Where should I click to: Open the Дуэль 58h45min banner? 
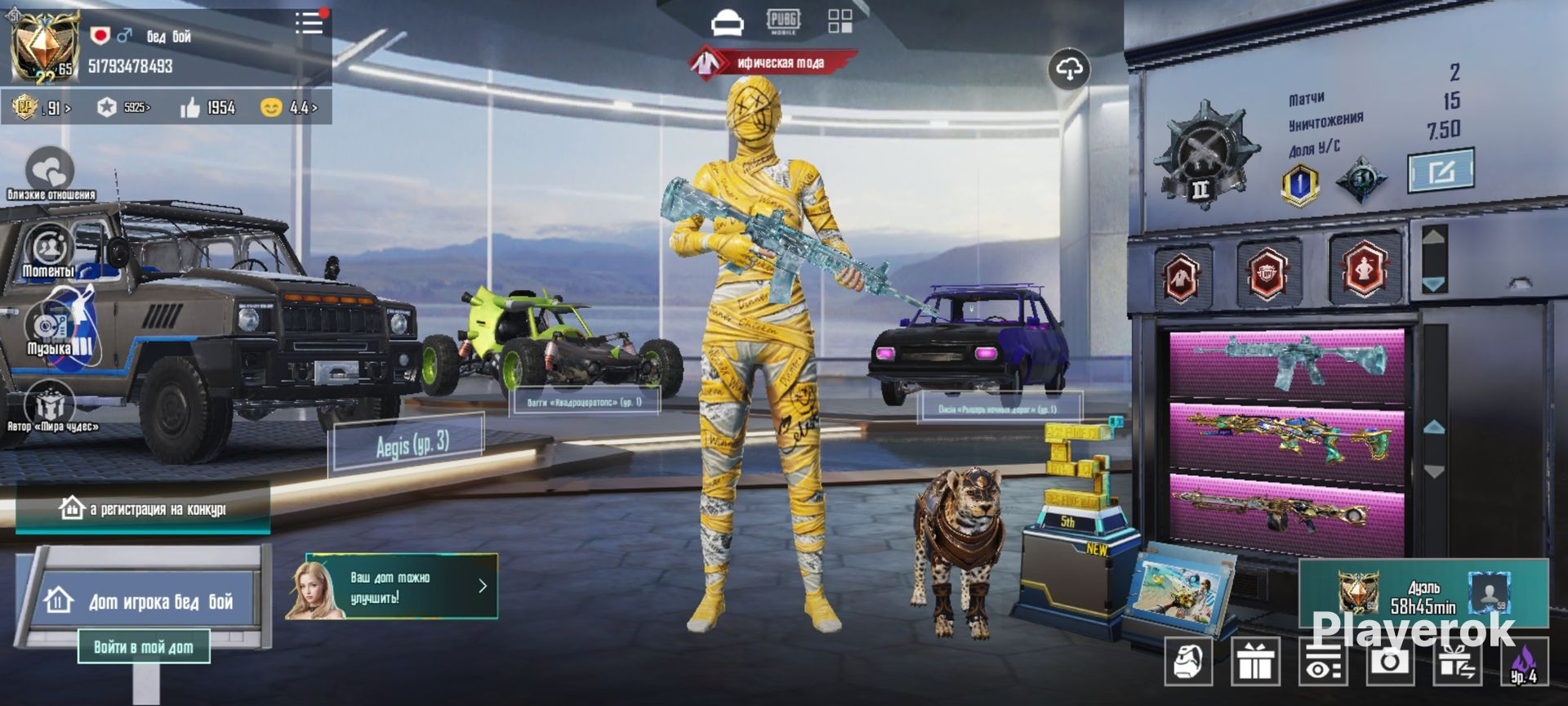click(1423, 595)
